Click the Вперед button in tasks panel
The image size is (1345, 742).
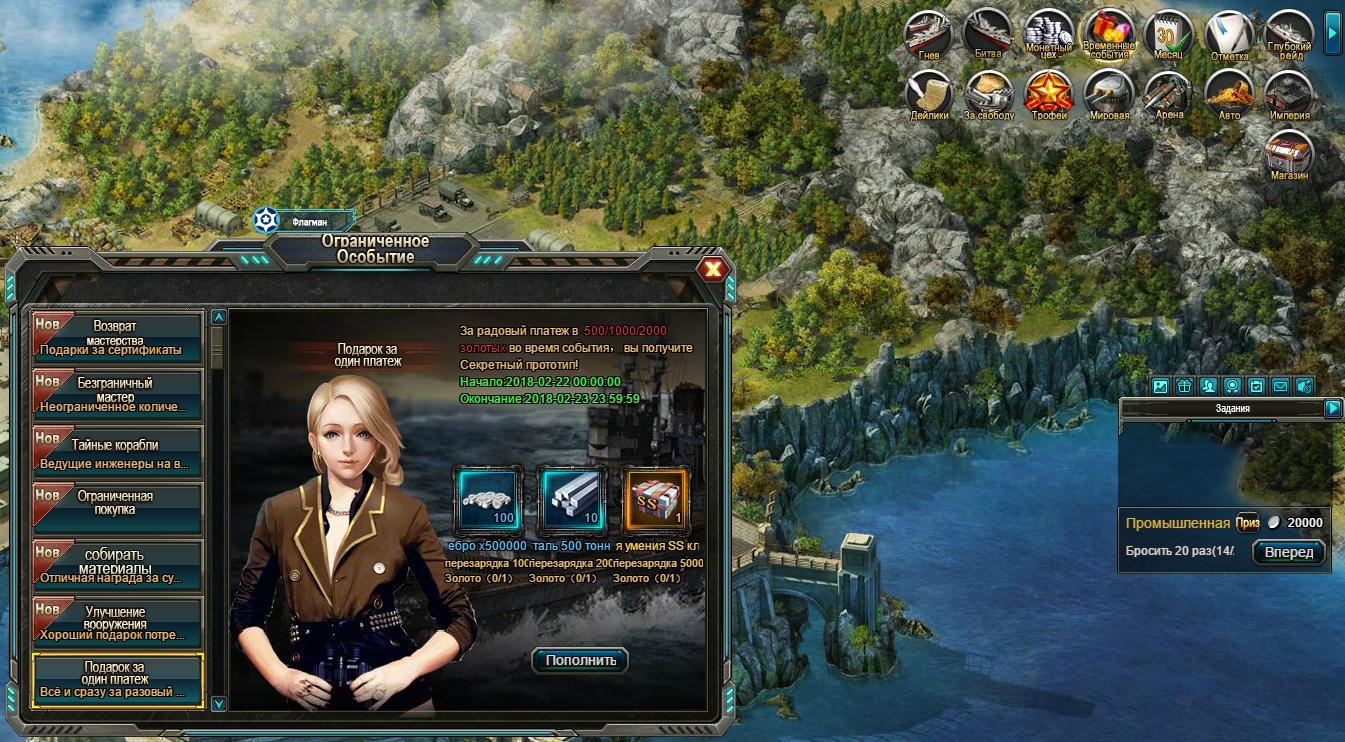click(1288, 552)
